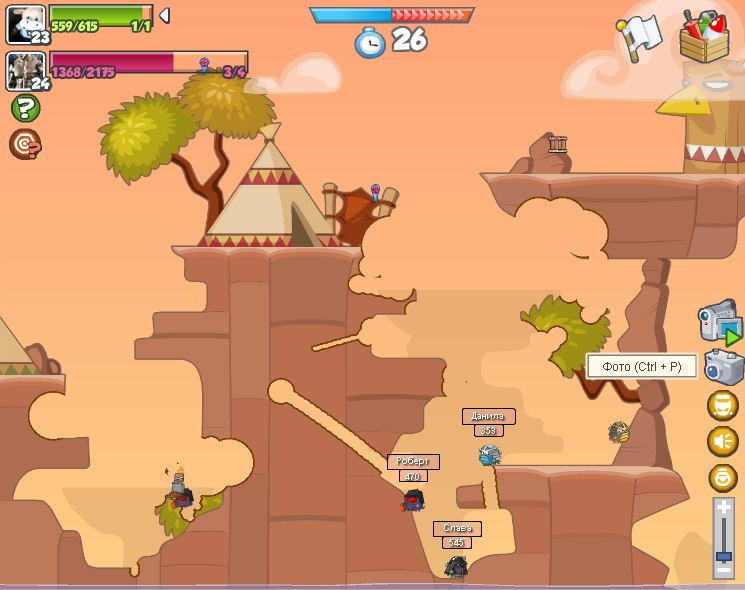
Task: Toggle the sound speaker button
Action: click(x=722, y=441)
